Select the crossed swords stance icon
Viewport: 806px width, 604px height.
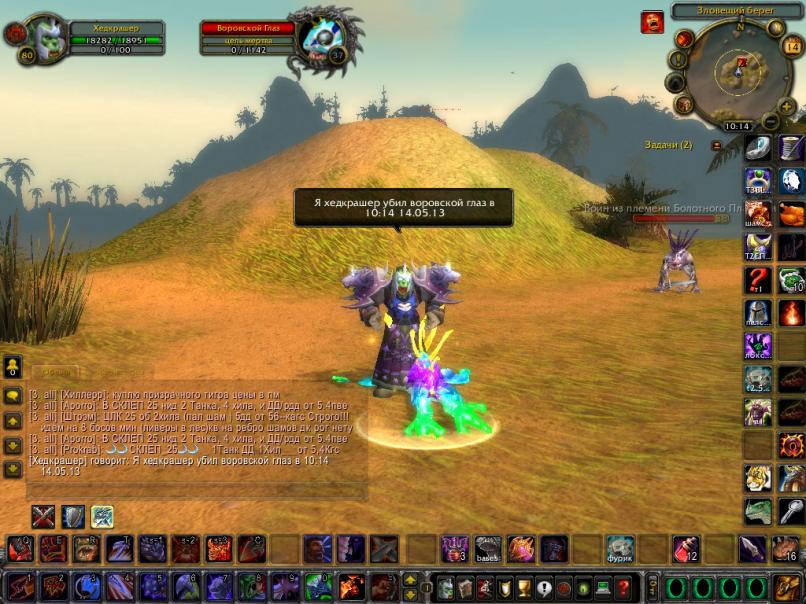pyautogui.click(x=43, y=516)
